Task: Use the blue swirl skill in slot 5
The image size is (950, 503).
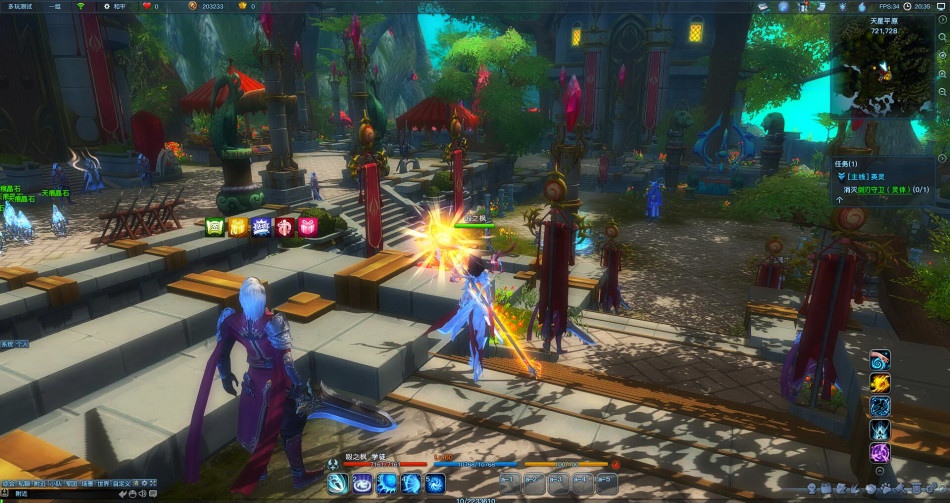Action: pyautogui.click(x=435, y=484)
